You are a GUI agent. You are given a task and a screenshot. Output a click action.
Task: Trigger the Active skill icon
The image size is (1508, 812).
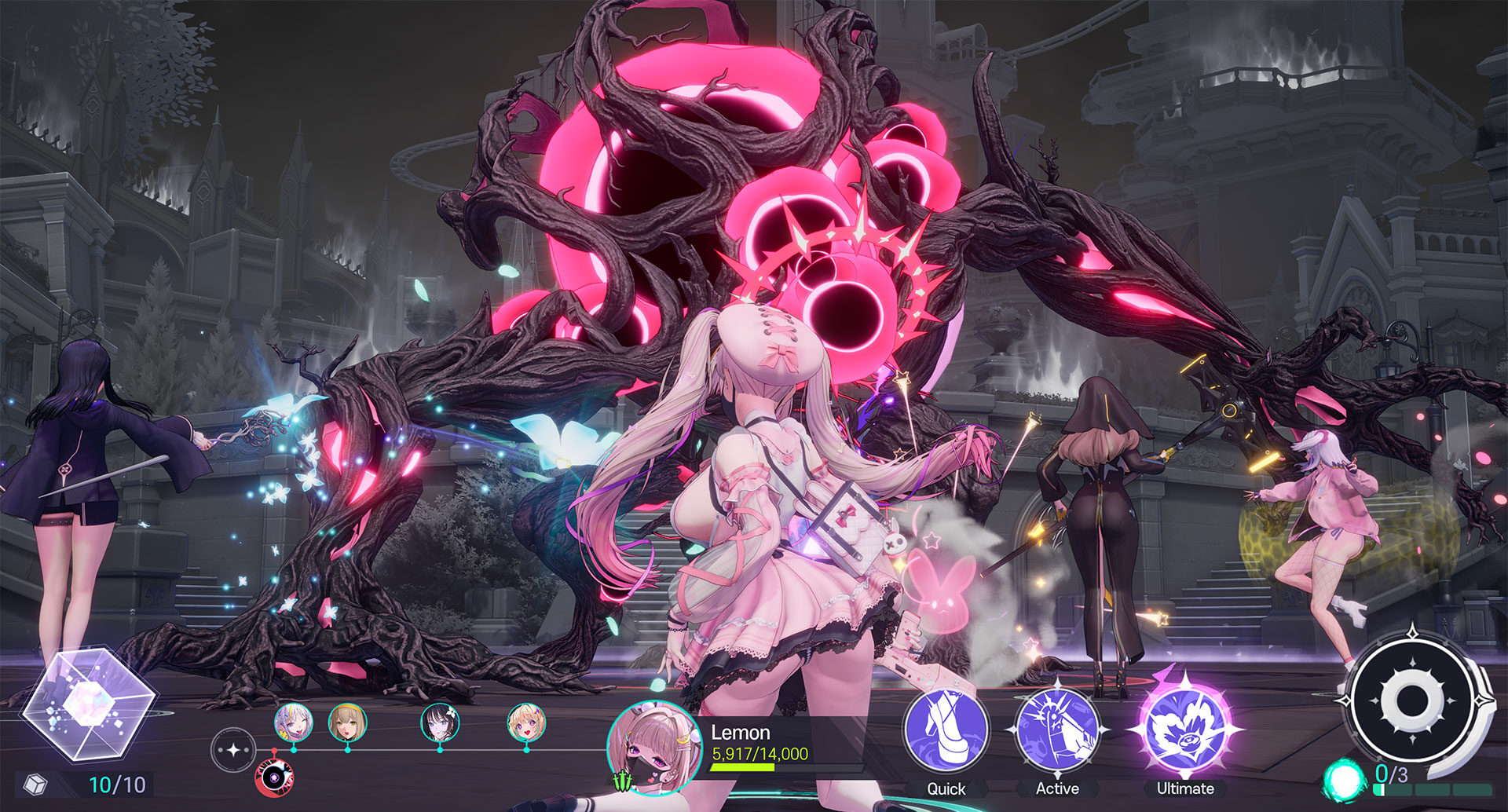click(1056, 730)
